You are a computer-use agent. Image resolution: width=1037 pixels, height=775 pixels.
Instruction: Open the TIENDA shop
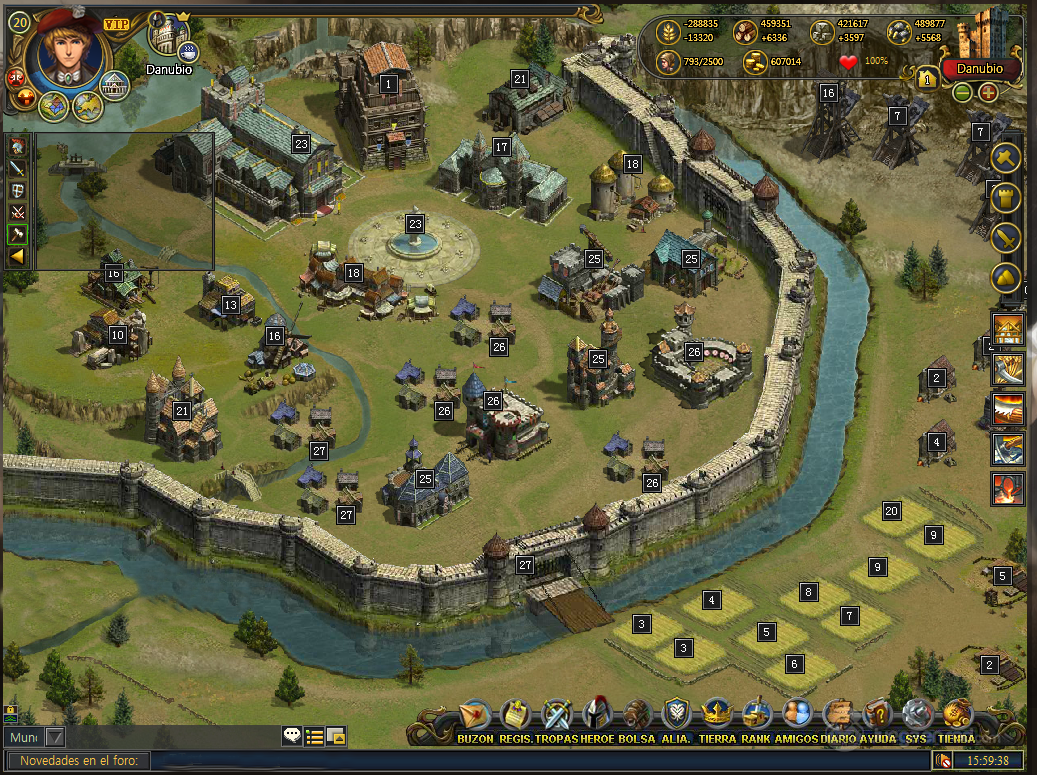(957, 716)
